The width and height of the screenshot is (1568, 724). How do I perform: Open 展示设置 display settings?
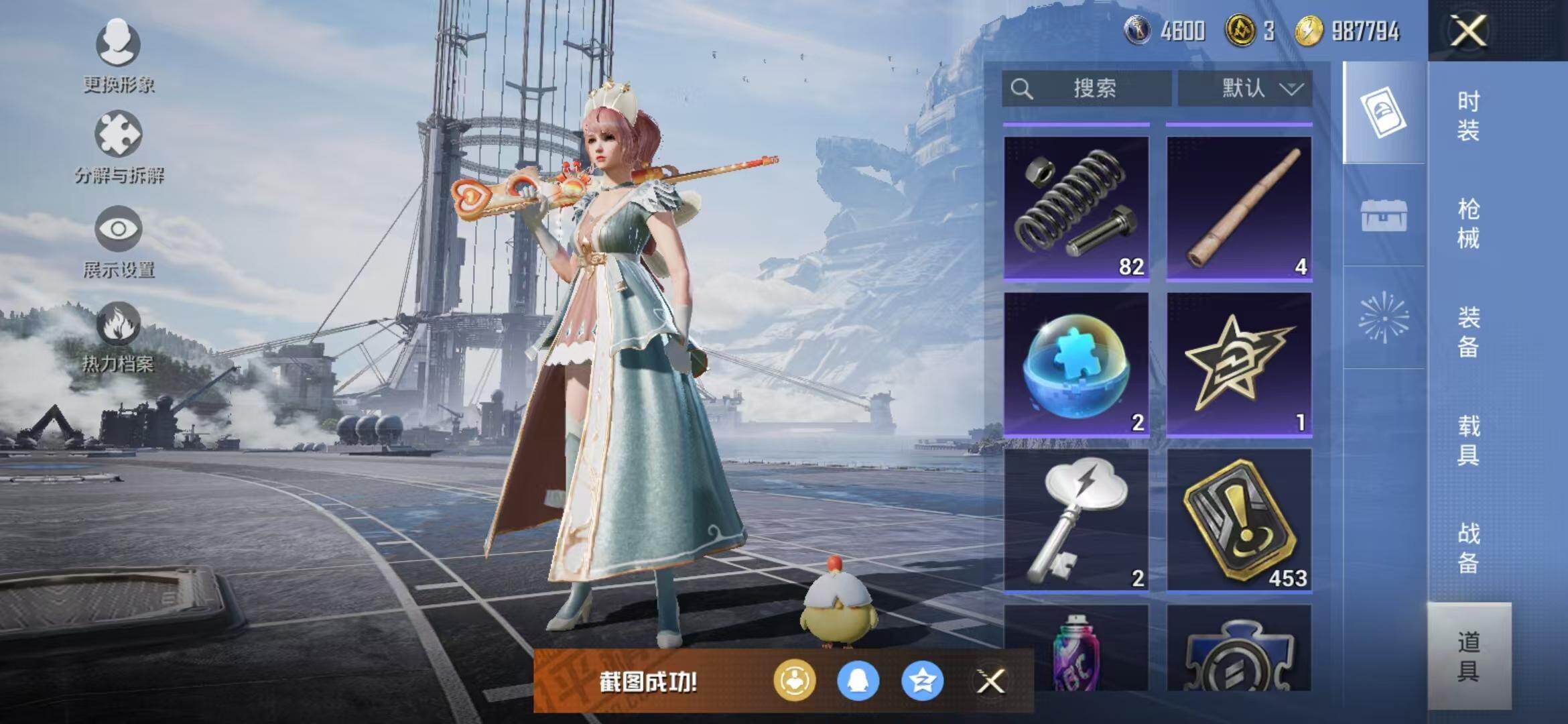pos(119,241)
